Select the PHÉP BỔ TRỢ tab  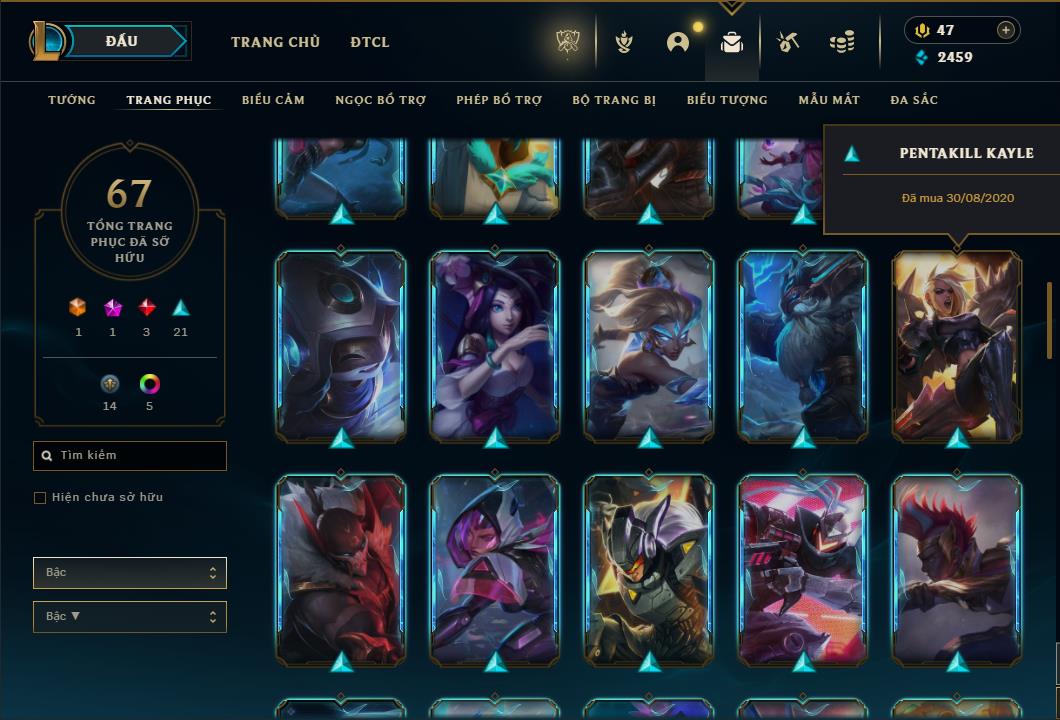[x=499, y=100]
